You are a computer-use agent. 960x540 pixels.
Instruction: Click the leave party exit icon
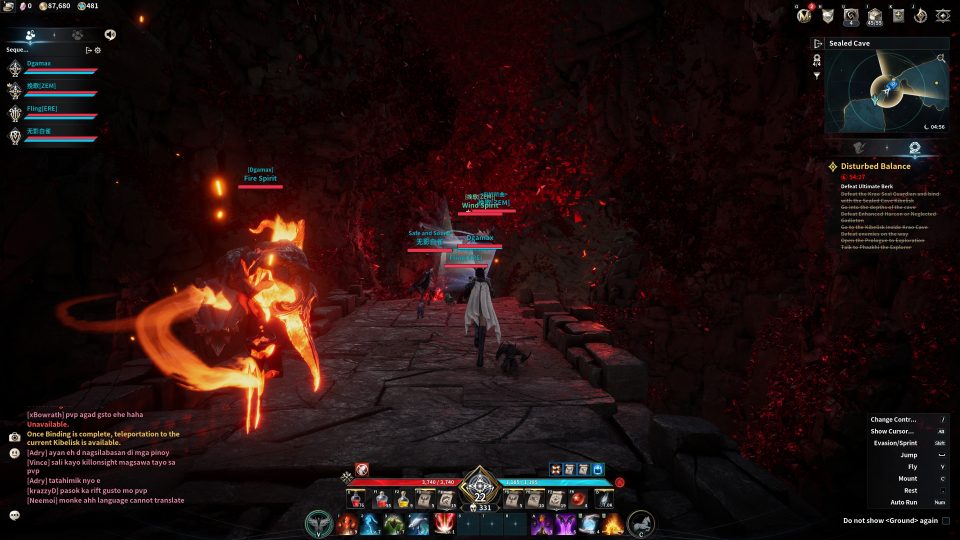(88, 50)
